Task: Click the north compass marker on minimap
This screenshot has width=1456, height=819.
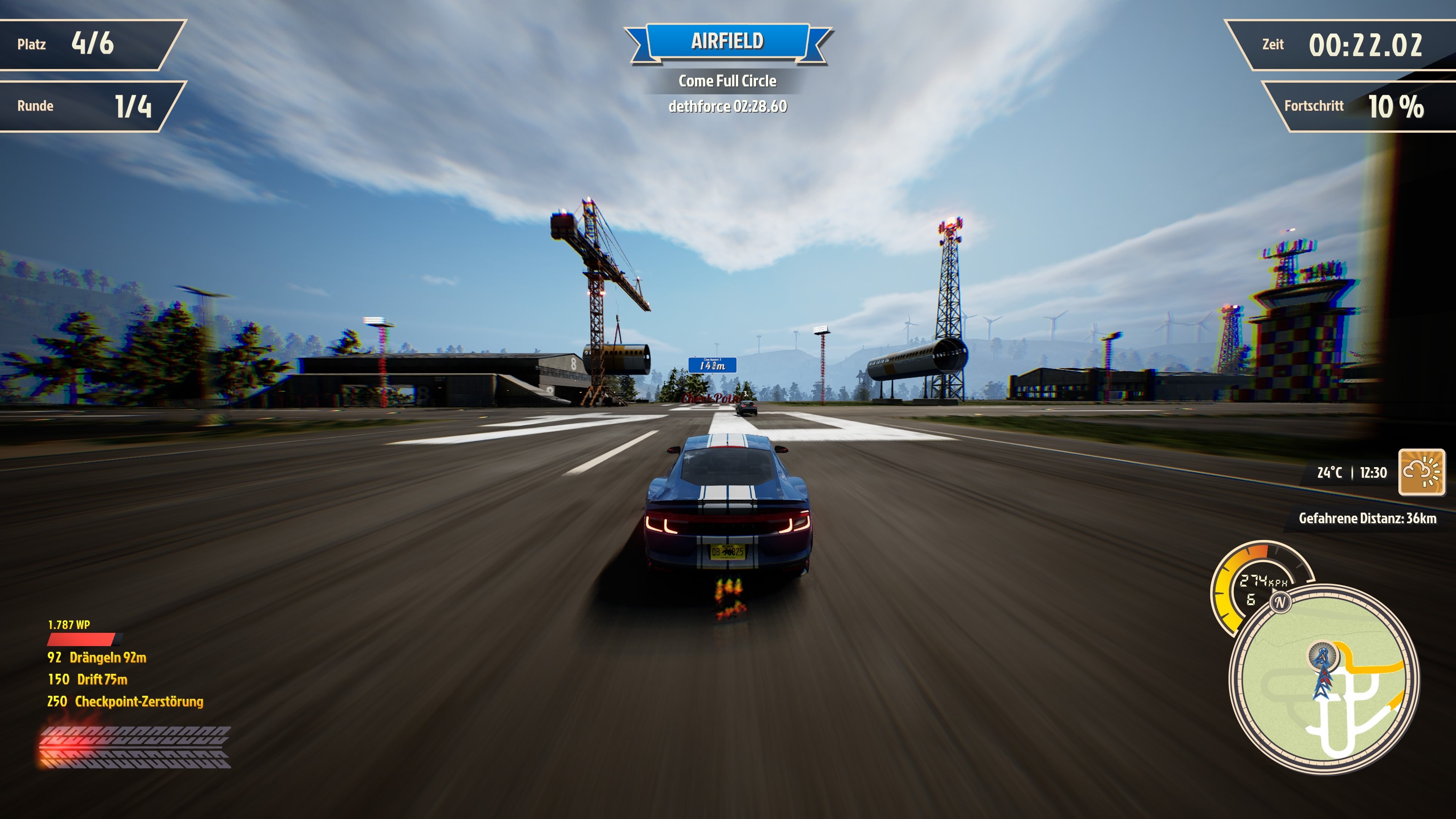Action: 1280,602
